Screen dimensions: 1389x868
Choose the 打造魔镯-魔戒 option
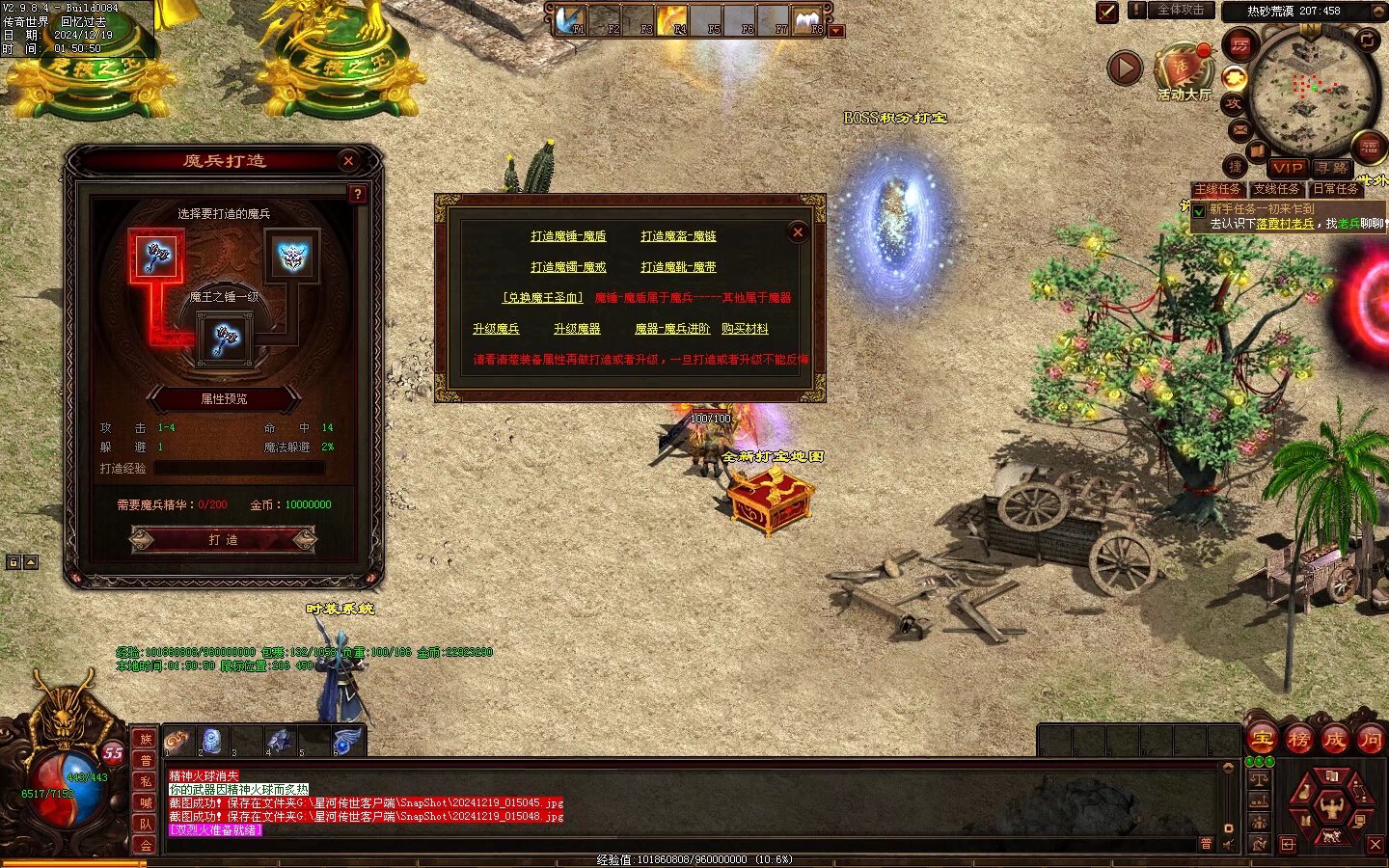tap(568, 267)
